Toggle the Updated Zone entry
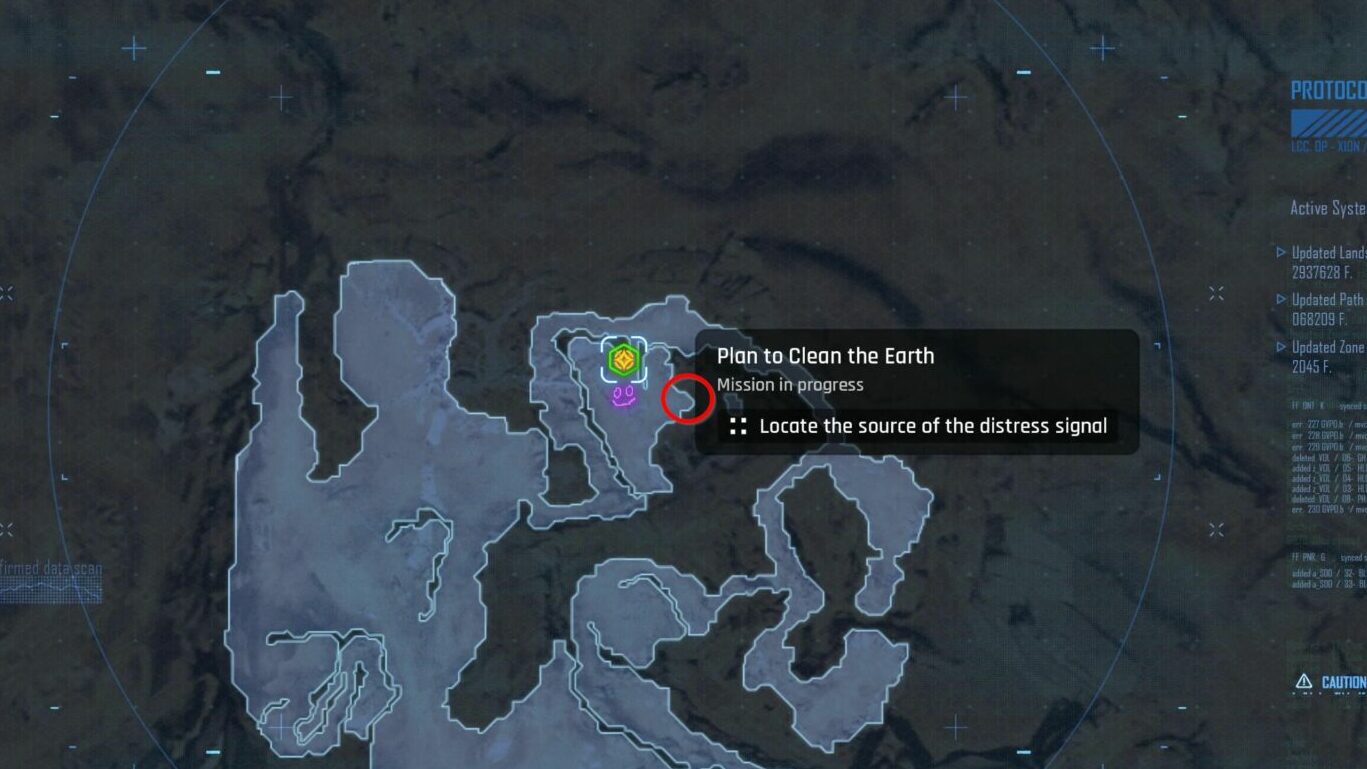The height and width of the screenshot is (769, 1367). [x=1322, y=347]
